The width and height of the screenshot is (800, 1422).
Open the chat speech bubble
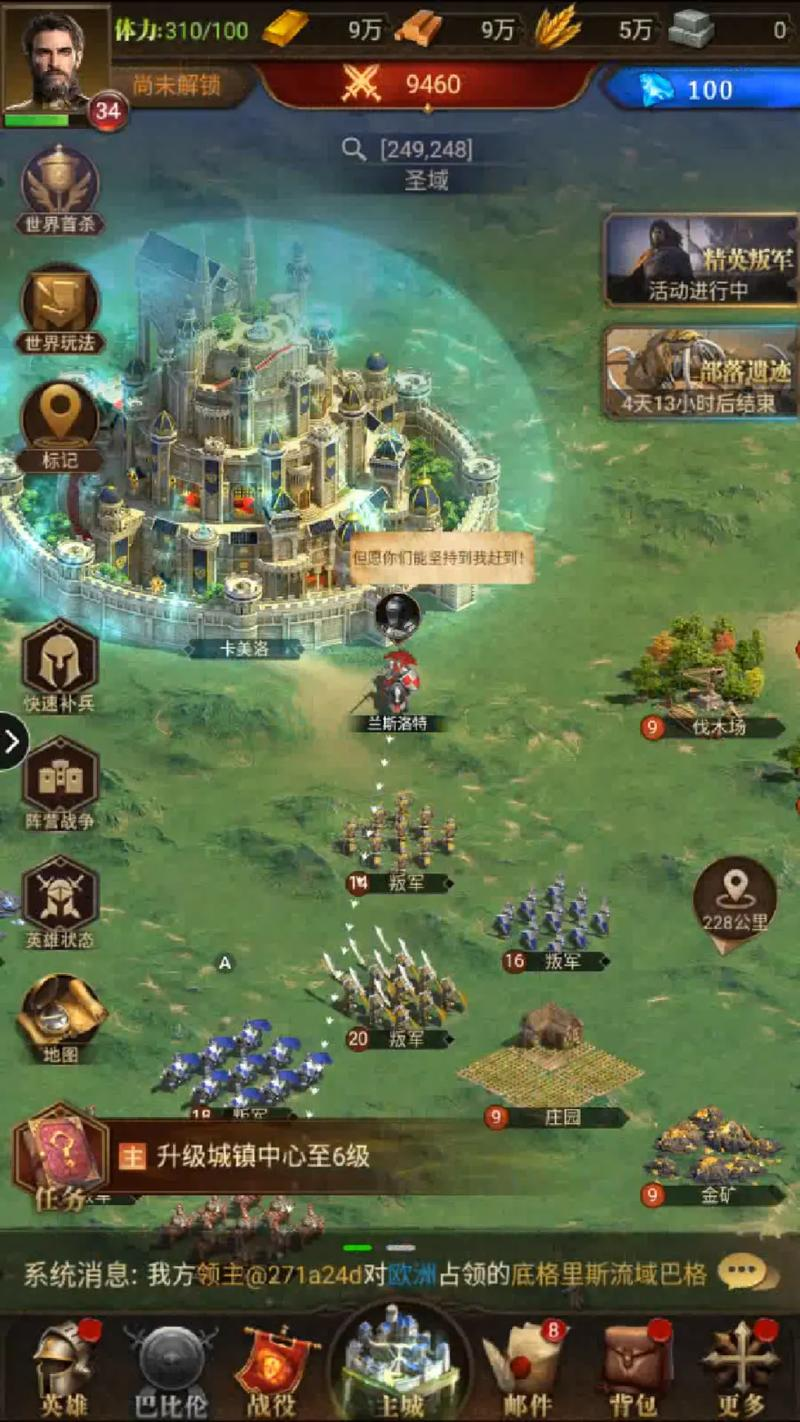click(747, 1273)
